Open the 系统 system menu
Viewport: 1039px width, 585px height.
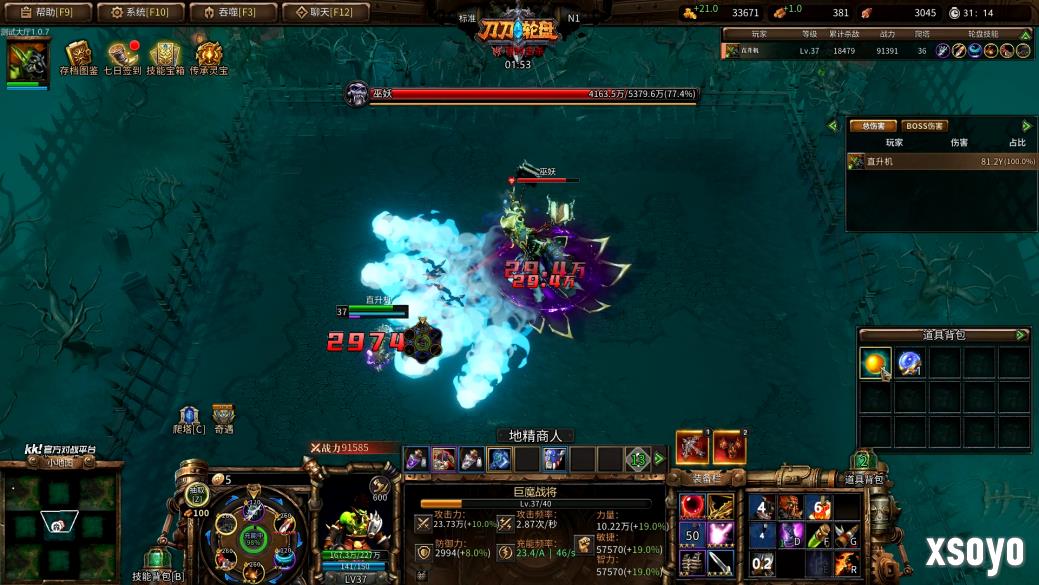tap(140, 12)
